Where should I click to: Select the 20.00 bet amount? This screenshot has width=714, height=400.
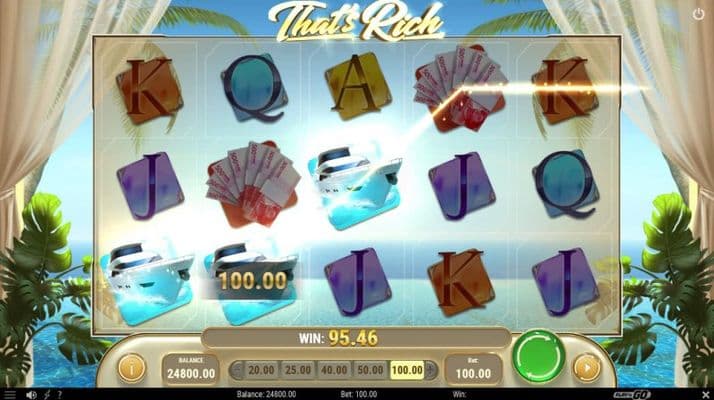click(262, 370)
